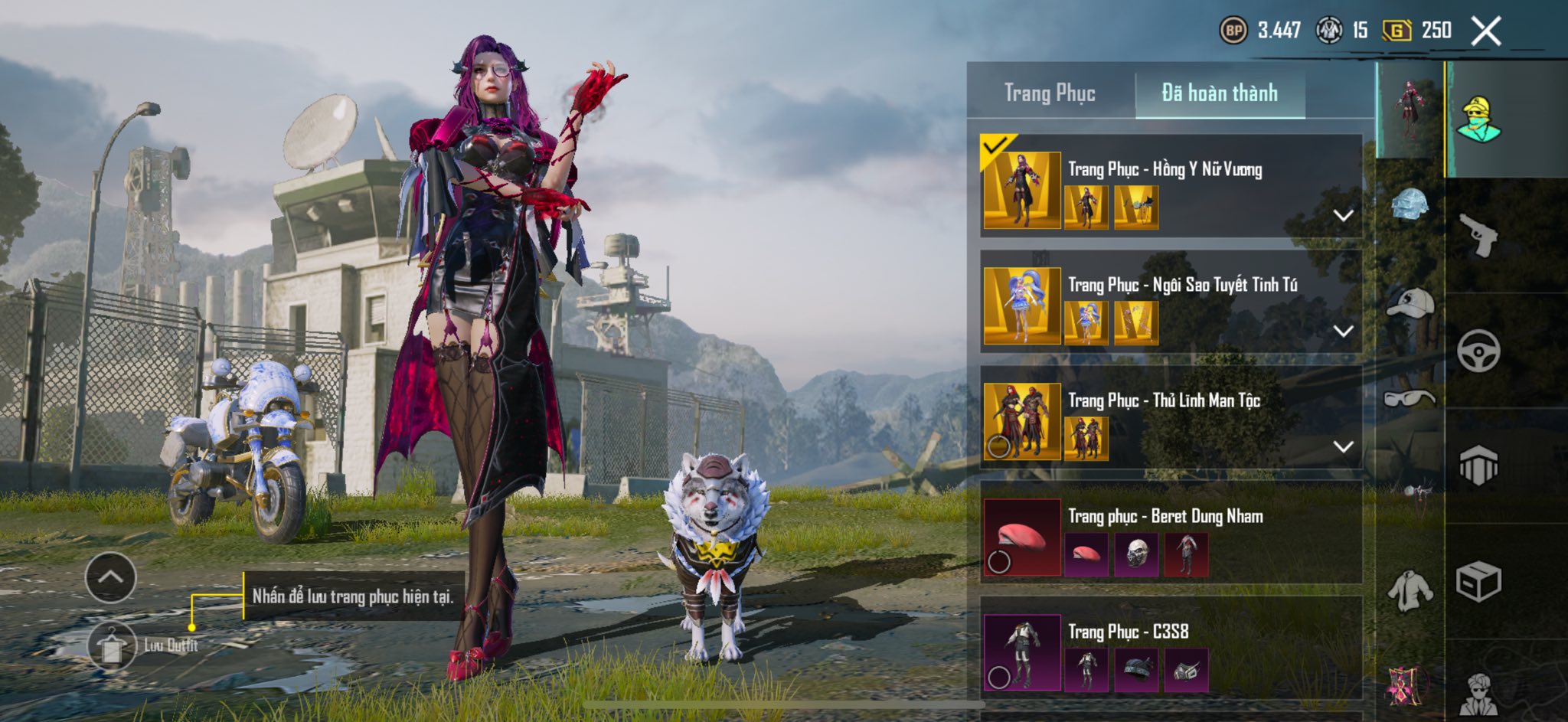Expand the Ngôi Sao Tuyết Tinh Tú set
Viewport: 1568px width, 722px height.
(x=1343, y=332)
